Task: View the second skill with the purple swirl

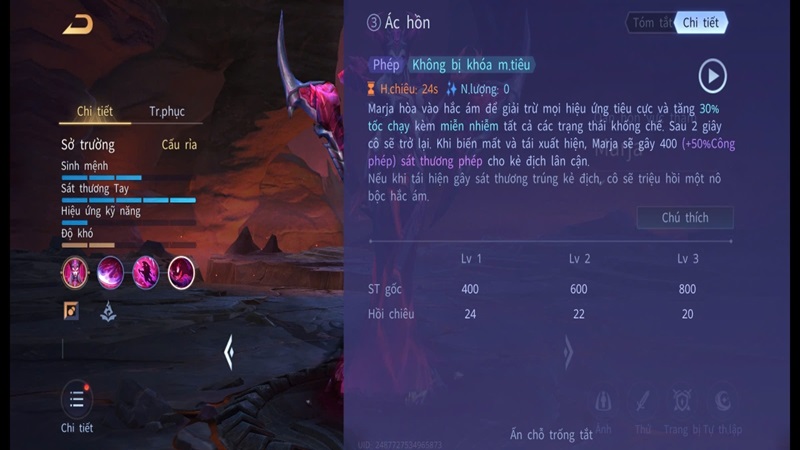Action: click(110, 270)
